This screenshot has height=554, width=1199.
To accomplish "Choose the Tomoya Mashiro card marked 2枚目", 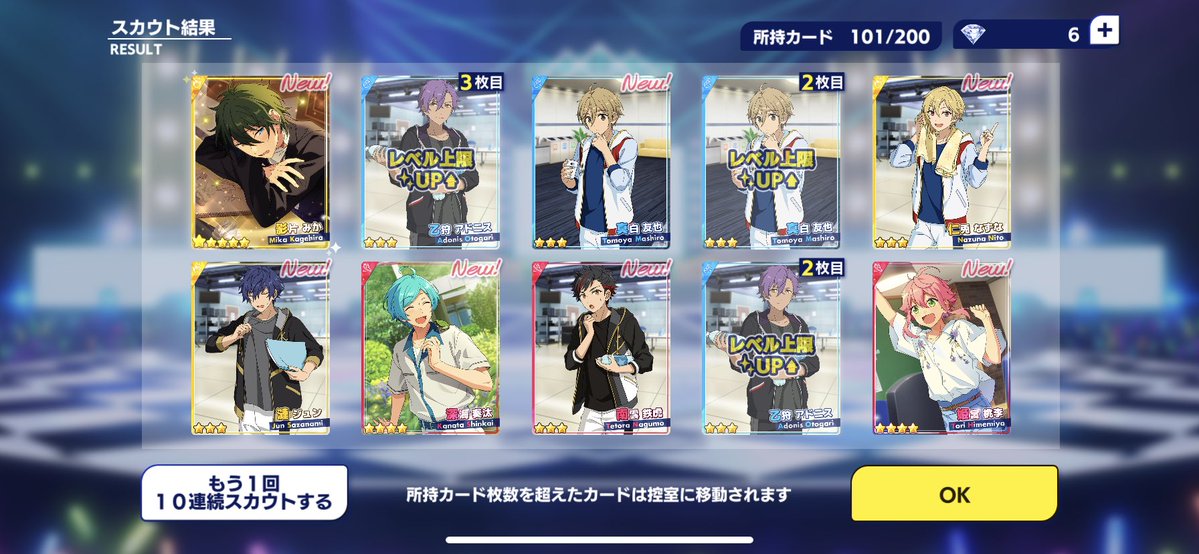I will (772, 160).
